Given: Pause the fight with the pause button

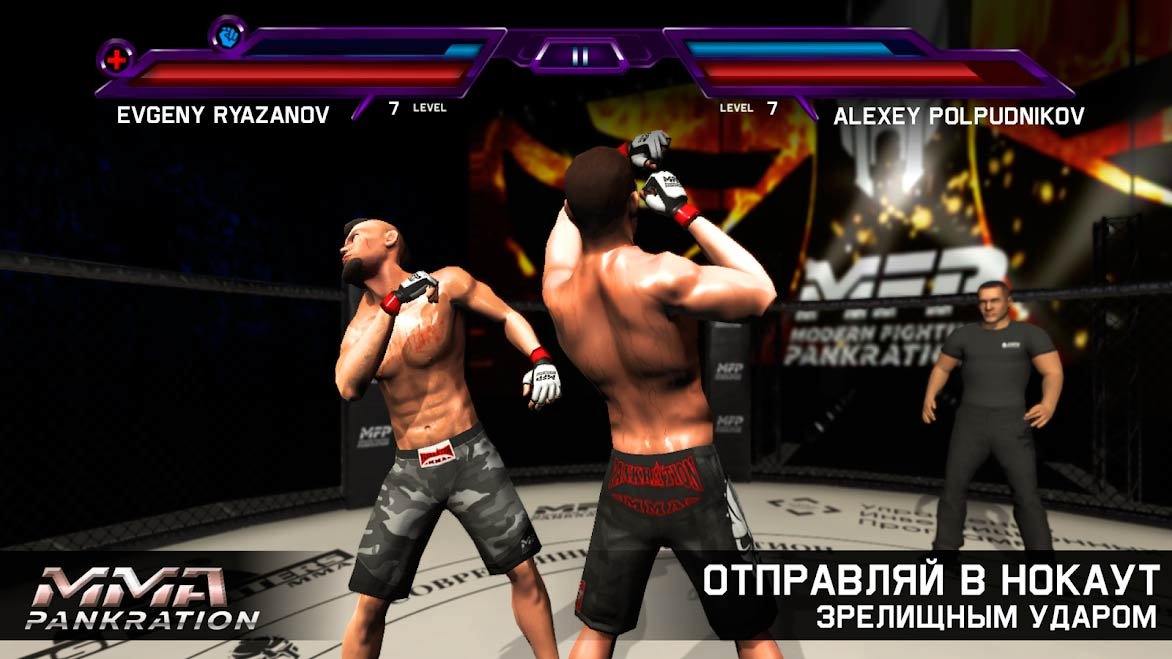Looking at the screenshot, I should coord(581,56).
